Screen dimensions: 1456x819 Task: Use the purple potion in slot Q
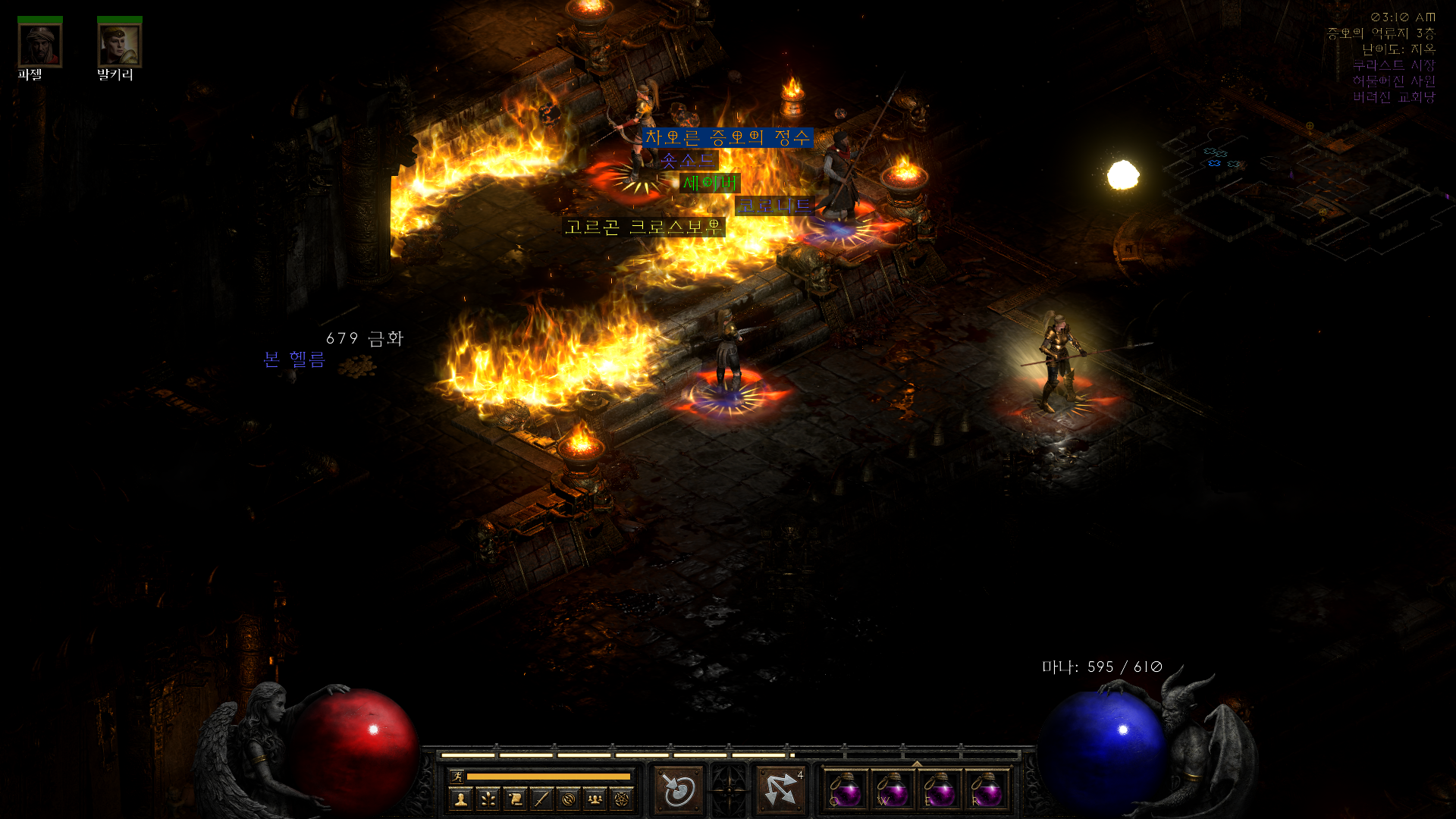[x=845, y=790]
